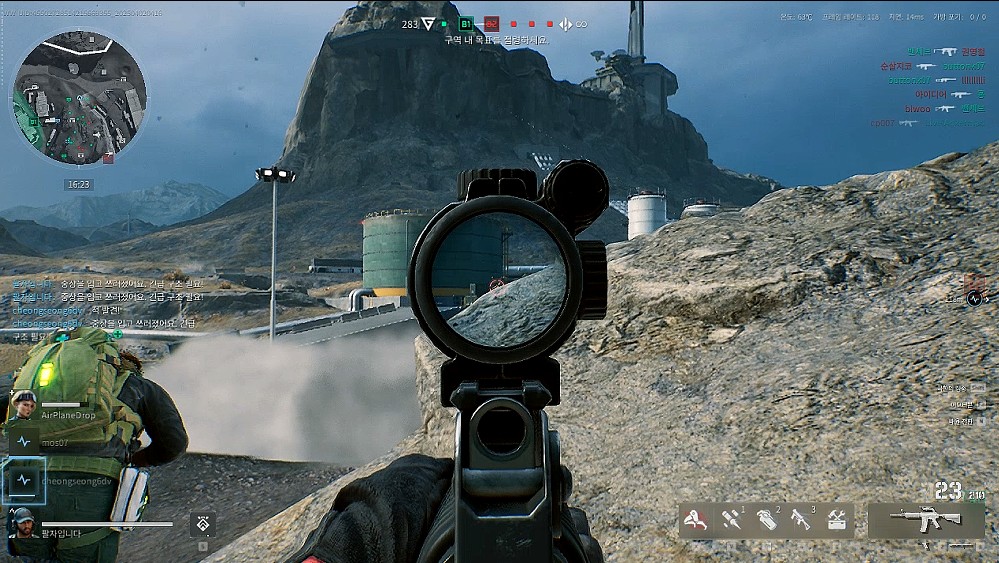Screen dimensions: 999x563
Task: Choose the grenade canister in slot 2
Action: pyautogui.click(x=767, y=520)
